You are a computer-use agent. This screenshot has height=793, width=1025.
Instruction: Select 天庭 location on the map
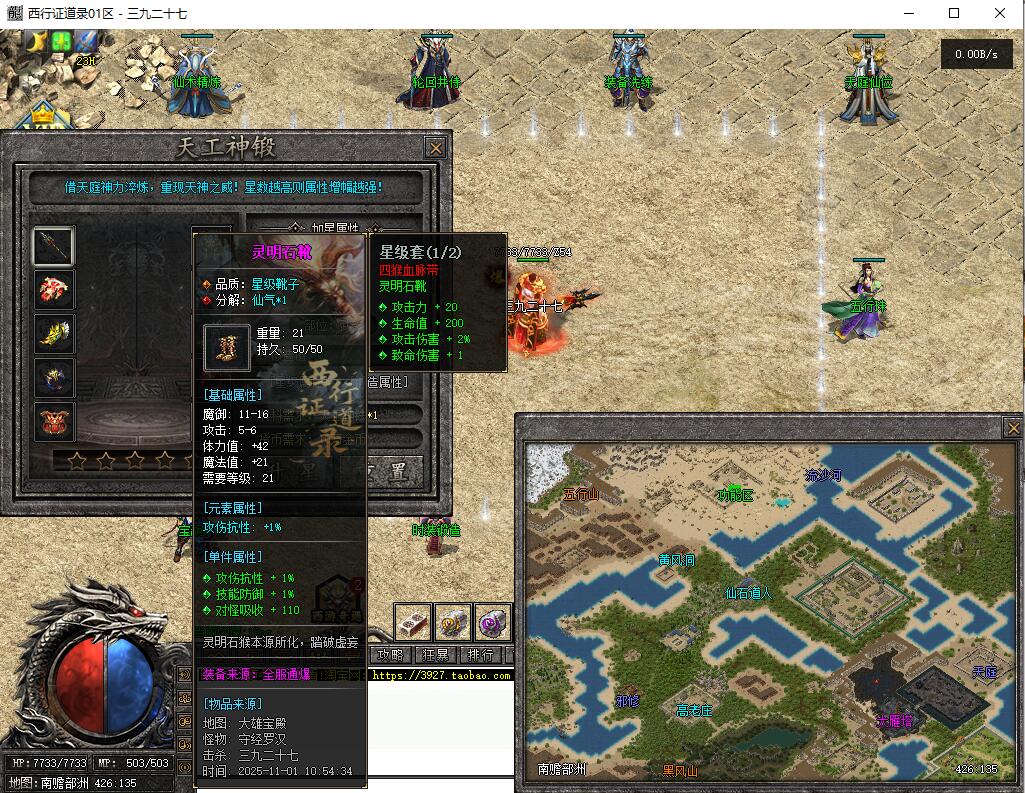pos(985,672)
